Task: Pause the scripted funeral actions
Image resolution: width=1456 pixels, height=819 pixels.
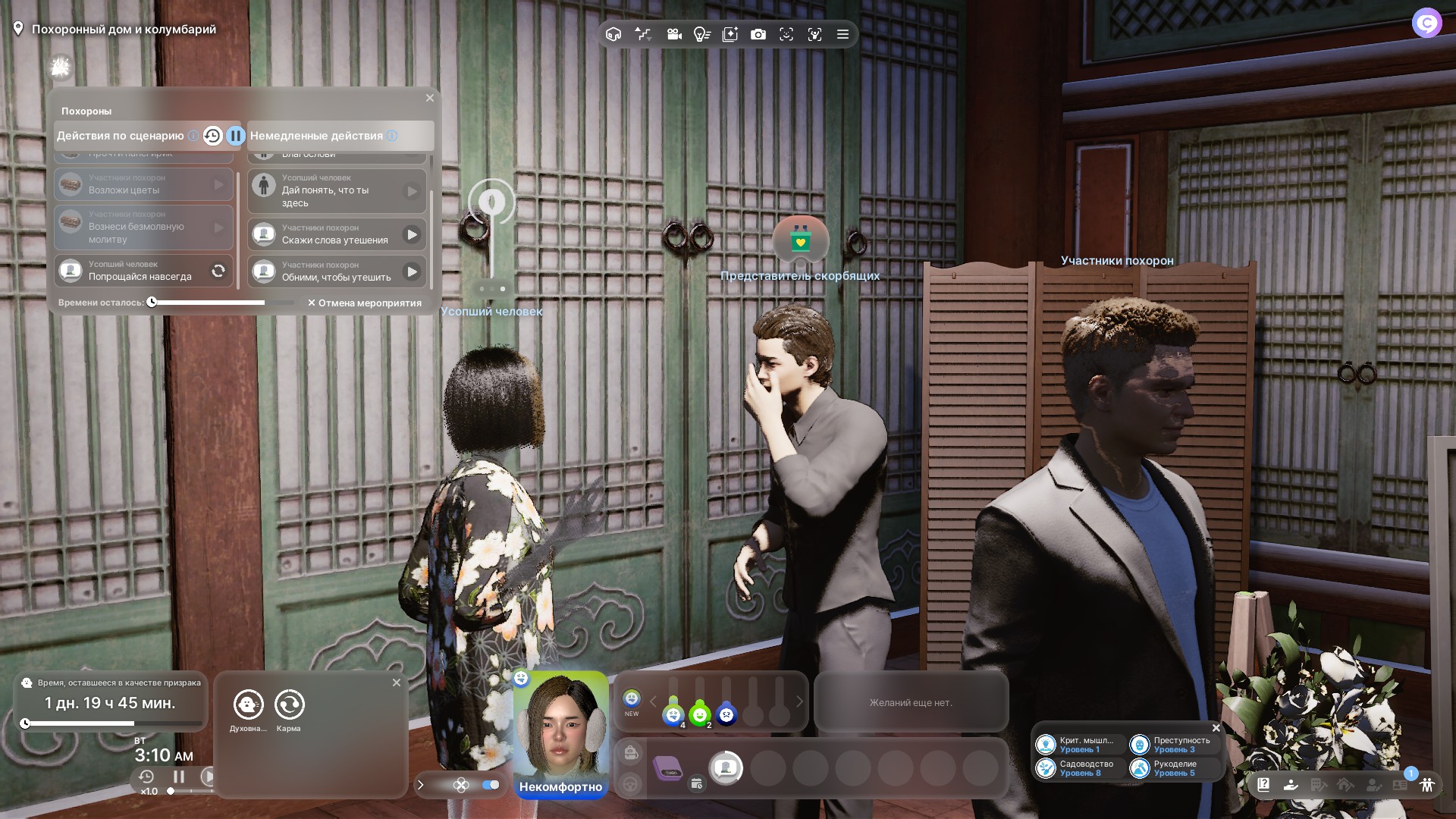Action: pos(235,136)
